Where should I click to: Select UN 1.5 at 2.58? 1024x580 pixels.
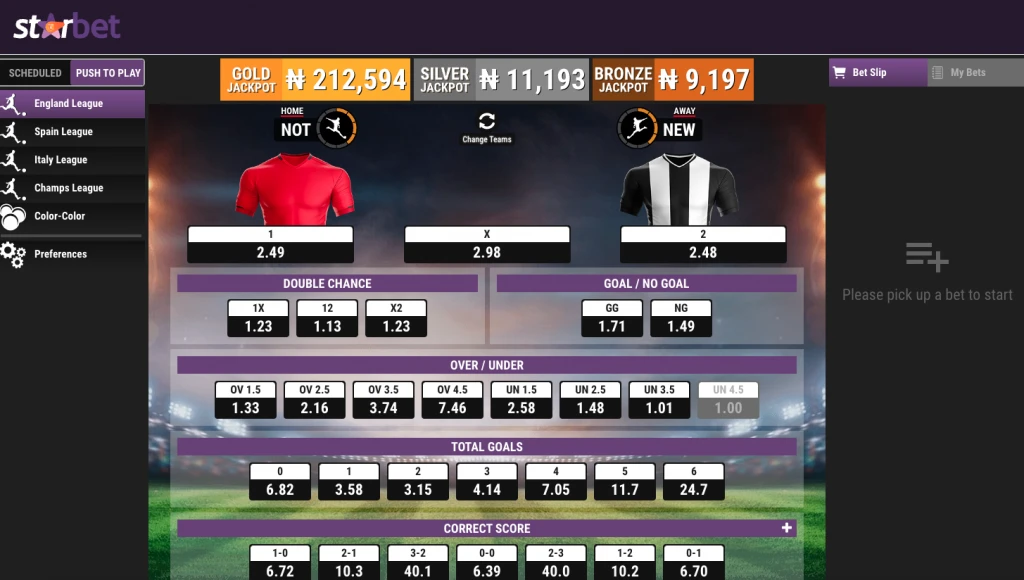521,400
